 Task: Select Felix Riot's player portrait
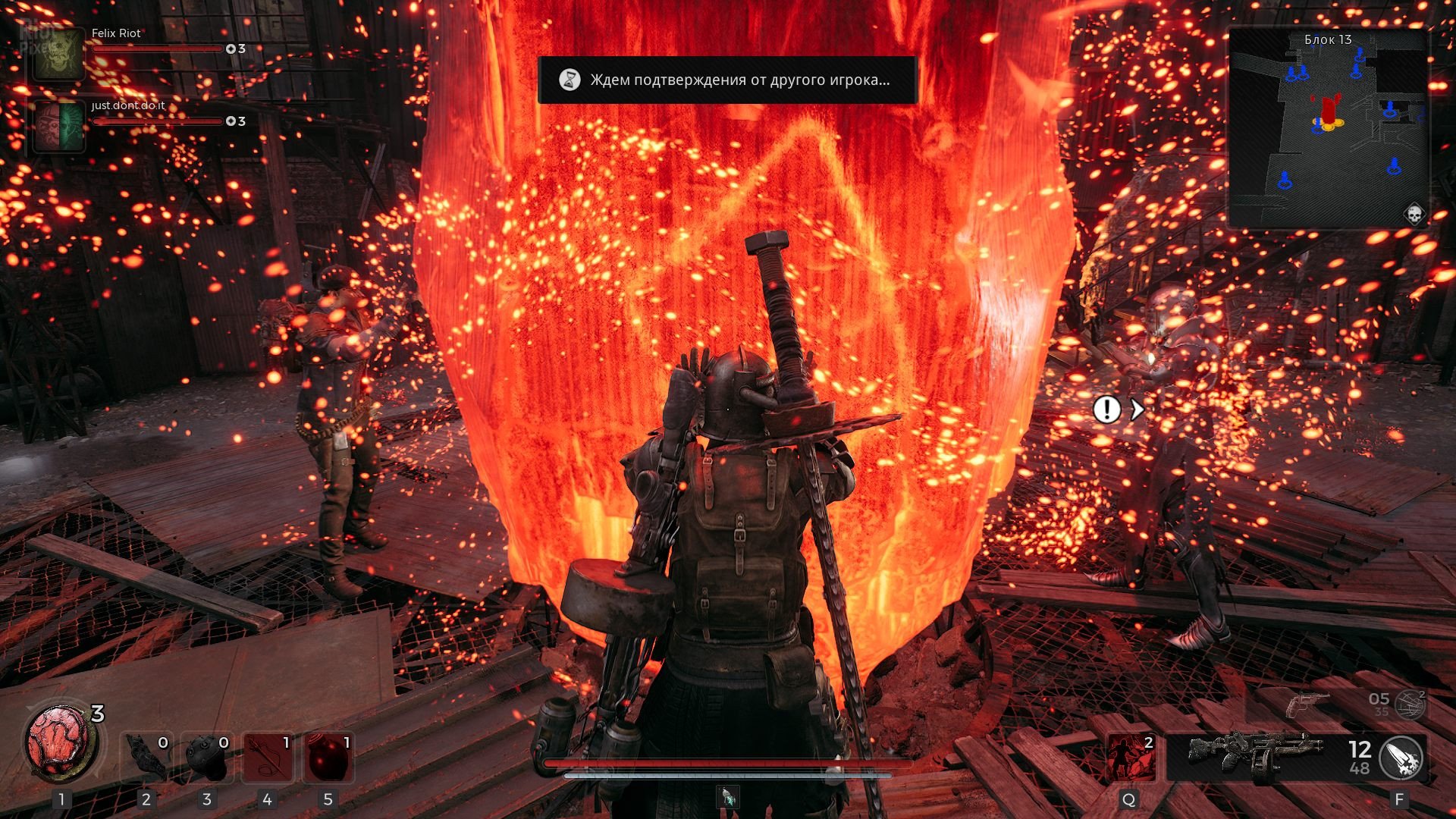click(x=58, y=54)
